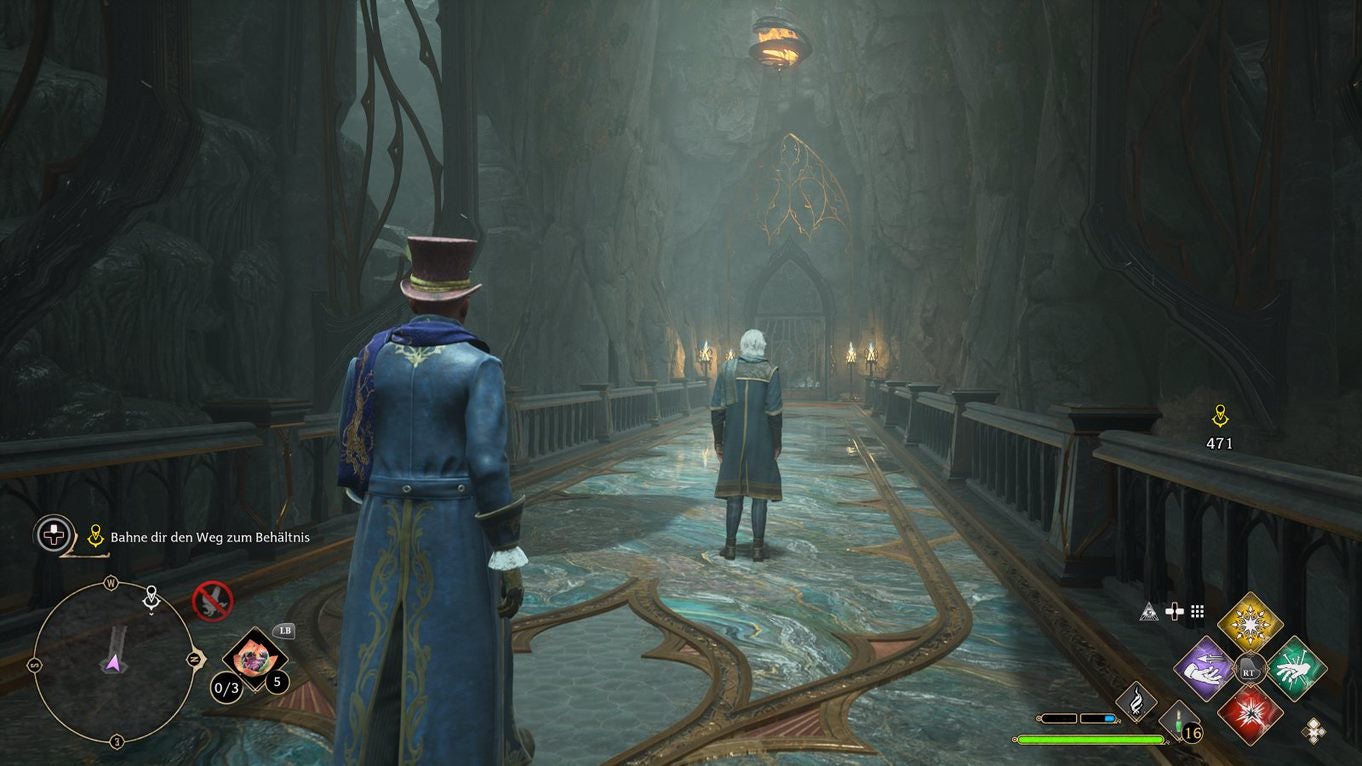
Task: Open the LB item wheel indicator
Action: (285, 631)
